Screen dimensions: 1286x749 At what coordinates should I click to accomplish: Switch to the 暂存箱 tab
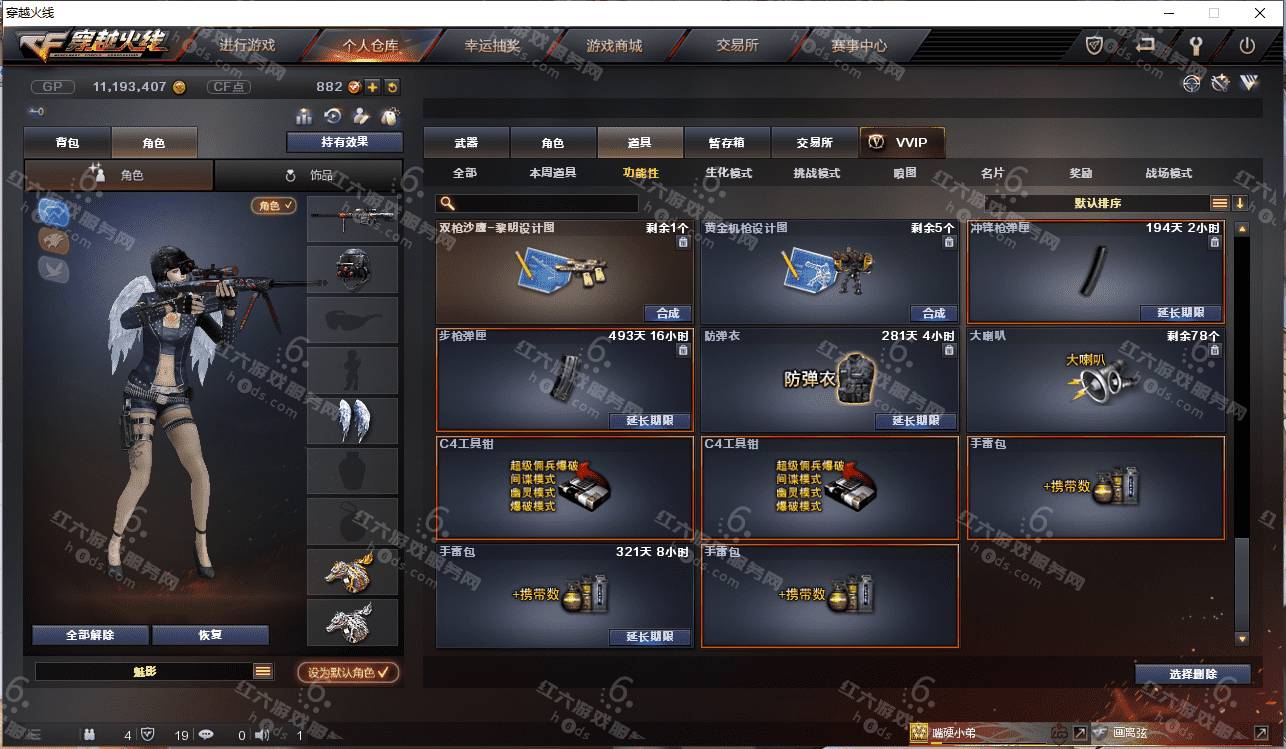[x=726, y=143]
